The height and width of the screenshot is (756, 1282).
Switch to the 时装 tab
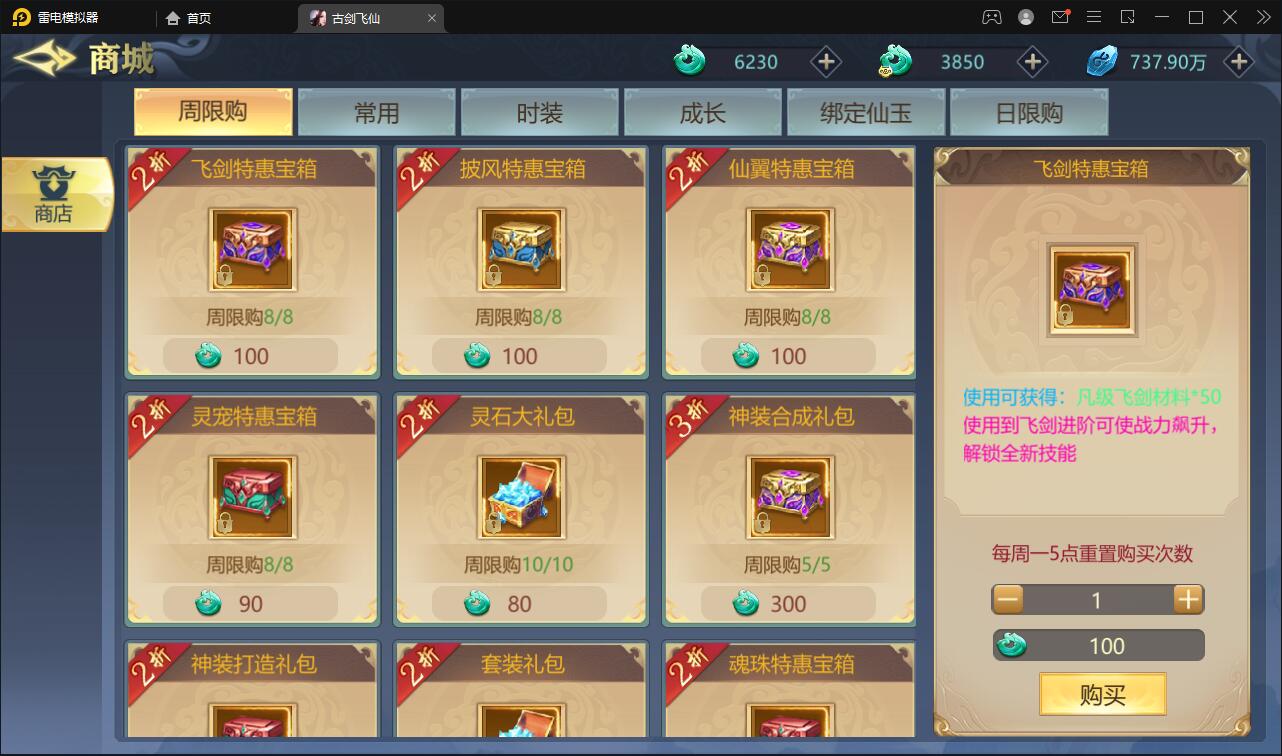point(538,113)
